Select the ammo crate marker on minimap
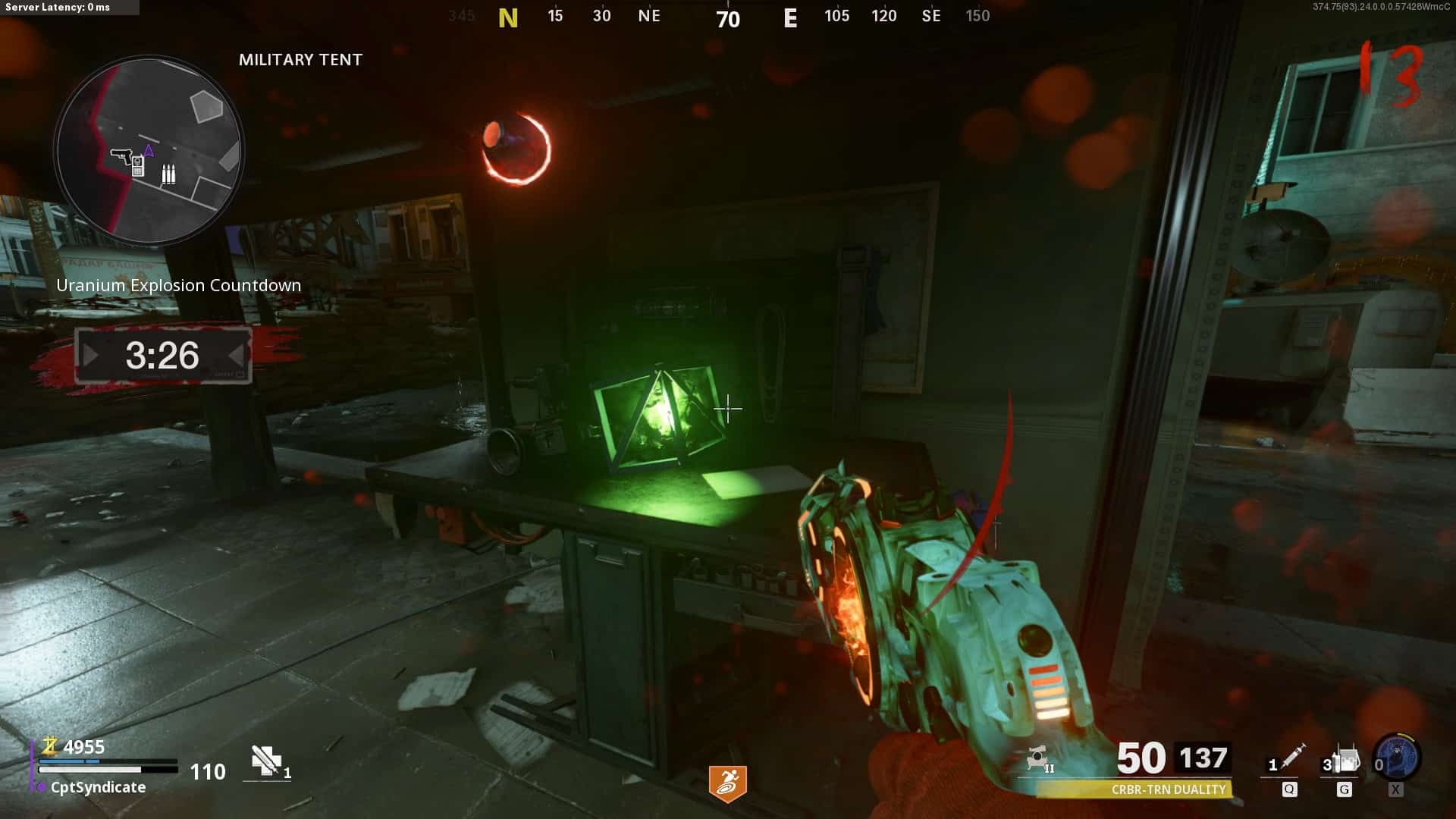 click(x=168, y=174)
